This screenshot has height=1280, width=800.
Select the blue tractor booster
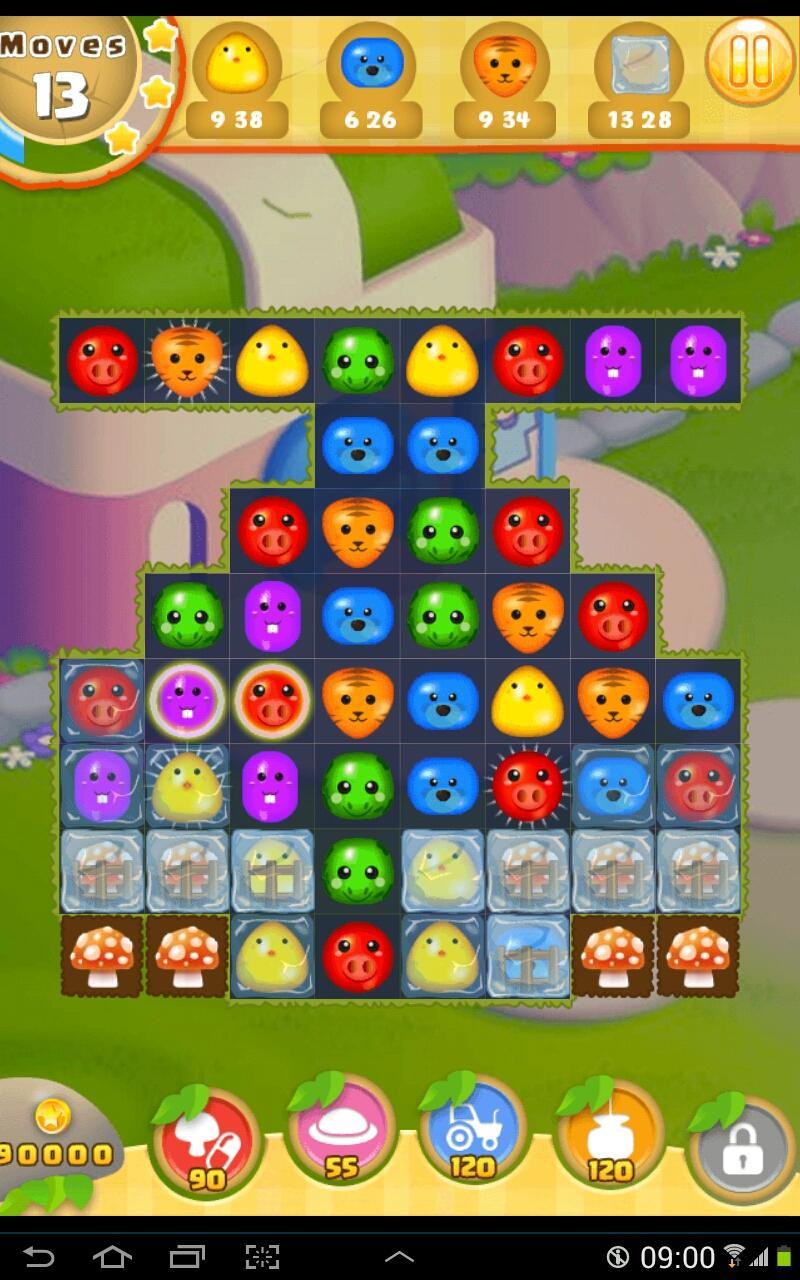pos(474,1135)
